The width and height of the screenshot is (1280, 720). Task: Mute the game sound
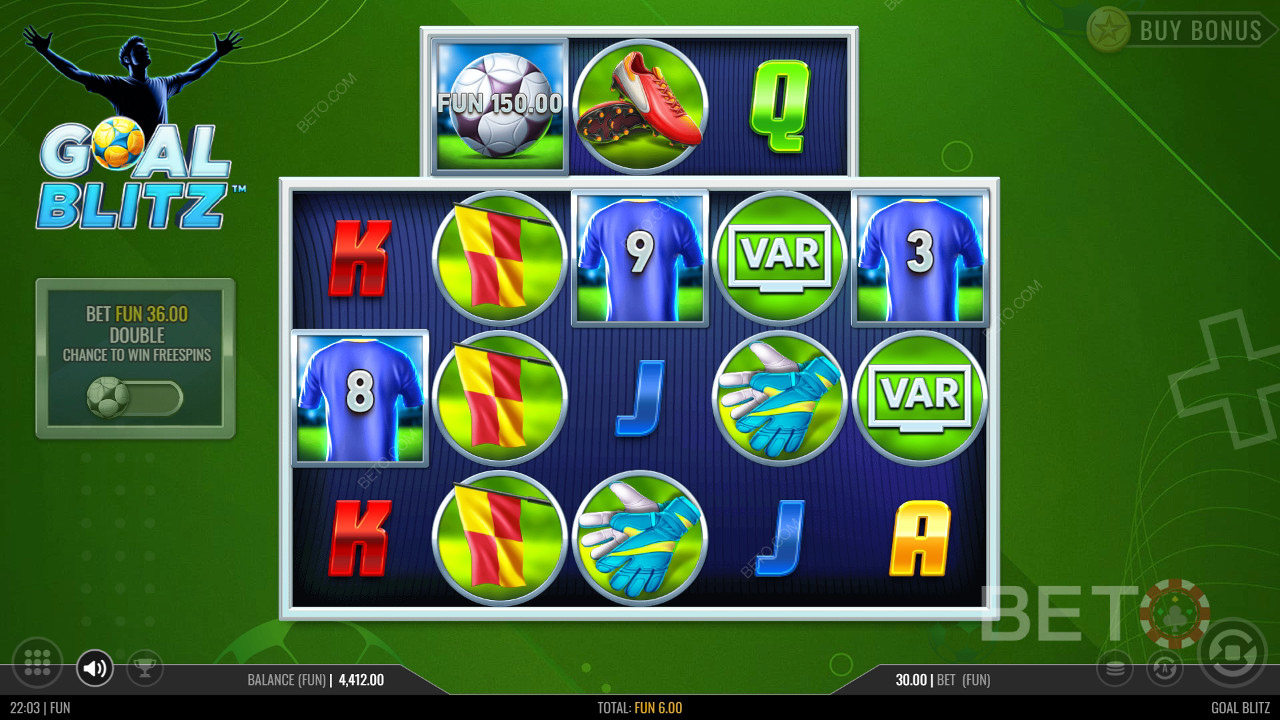pyautogui.click(x=95, y=668)
